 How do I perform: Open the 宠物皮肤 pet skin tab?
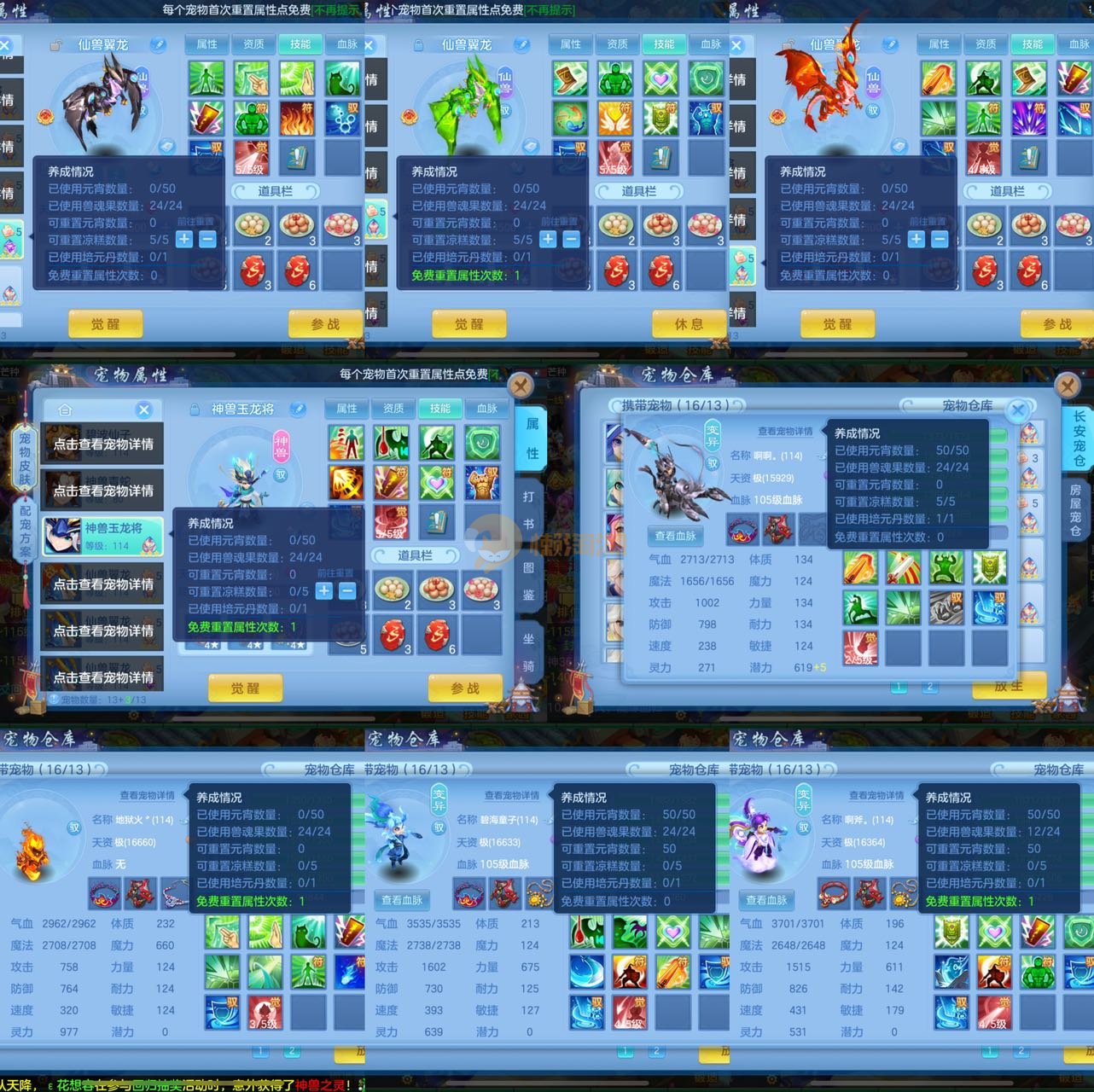tap(25, 457)
